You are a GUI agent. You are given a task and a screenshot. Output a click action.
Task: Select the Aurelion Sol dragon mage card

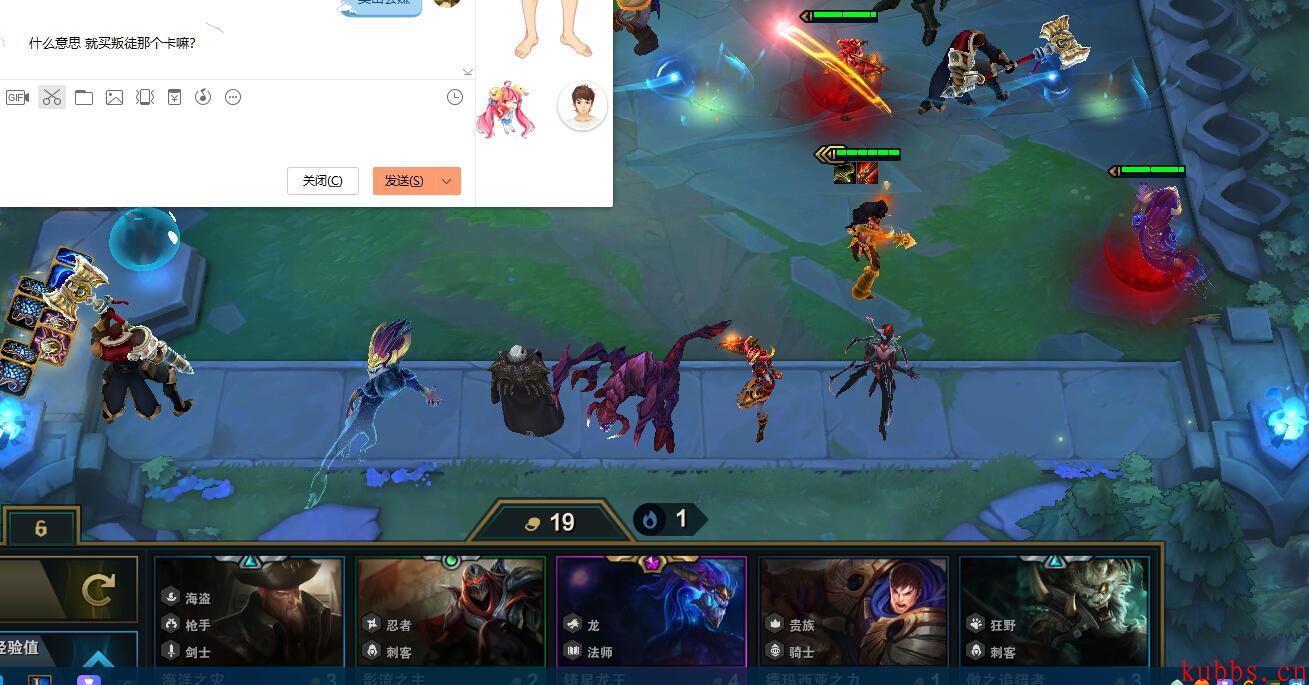(x=651, y=612)
